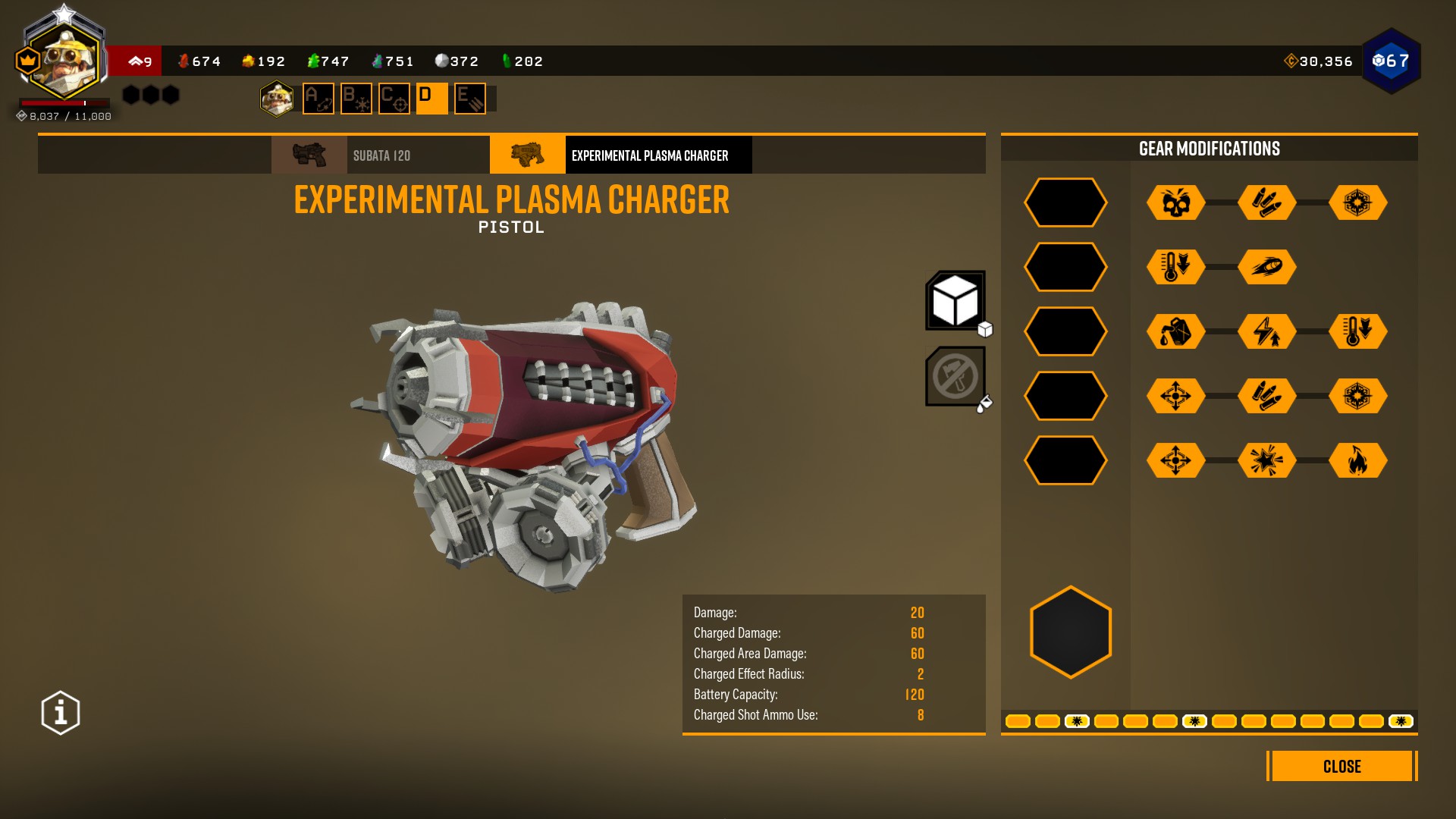Open the weapon paintjob button
1456x819 pixels.
point(955,376)
